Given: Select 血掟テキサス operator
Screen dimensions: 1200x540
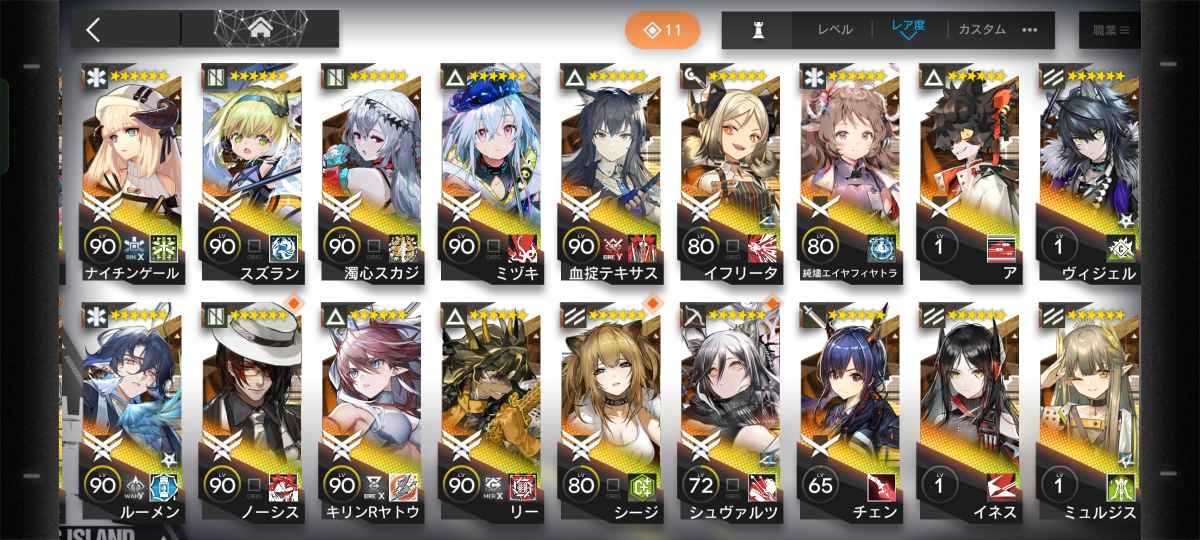Looking at the screenshot, I should [612, 170].
